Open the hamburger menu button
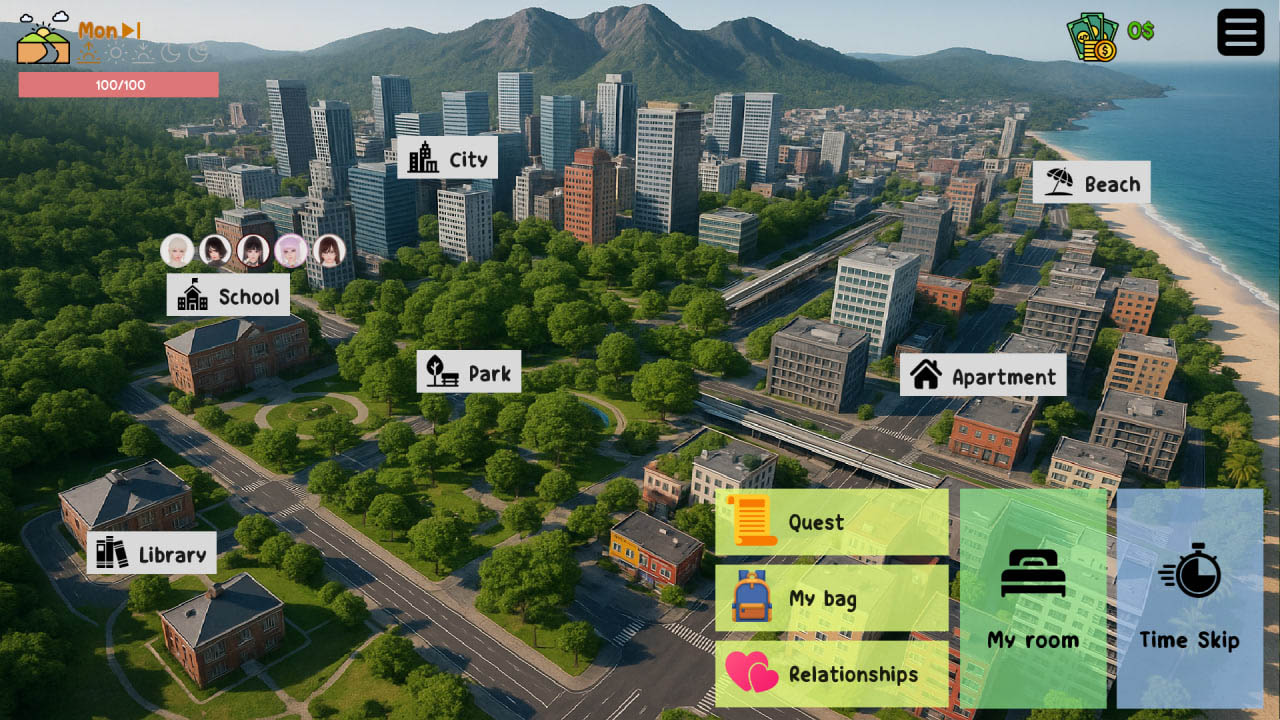 pyautogui.click(x=1240, y=32)
